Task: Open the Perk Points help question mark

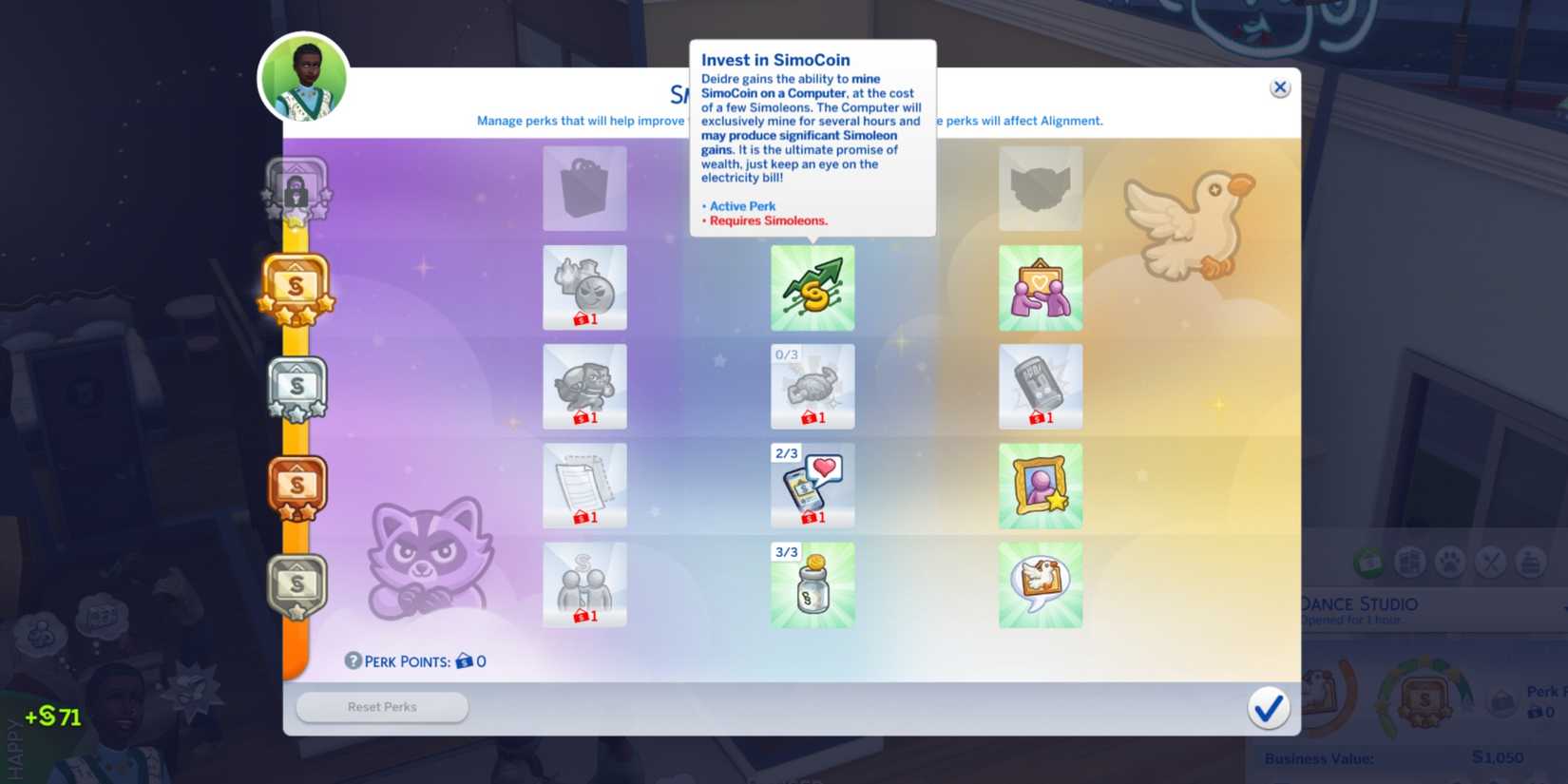Action: click(x=354, y=660)
